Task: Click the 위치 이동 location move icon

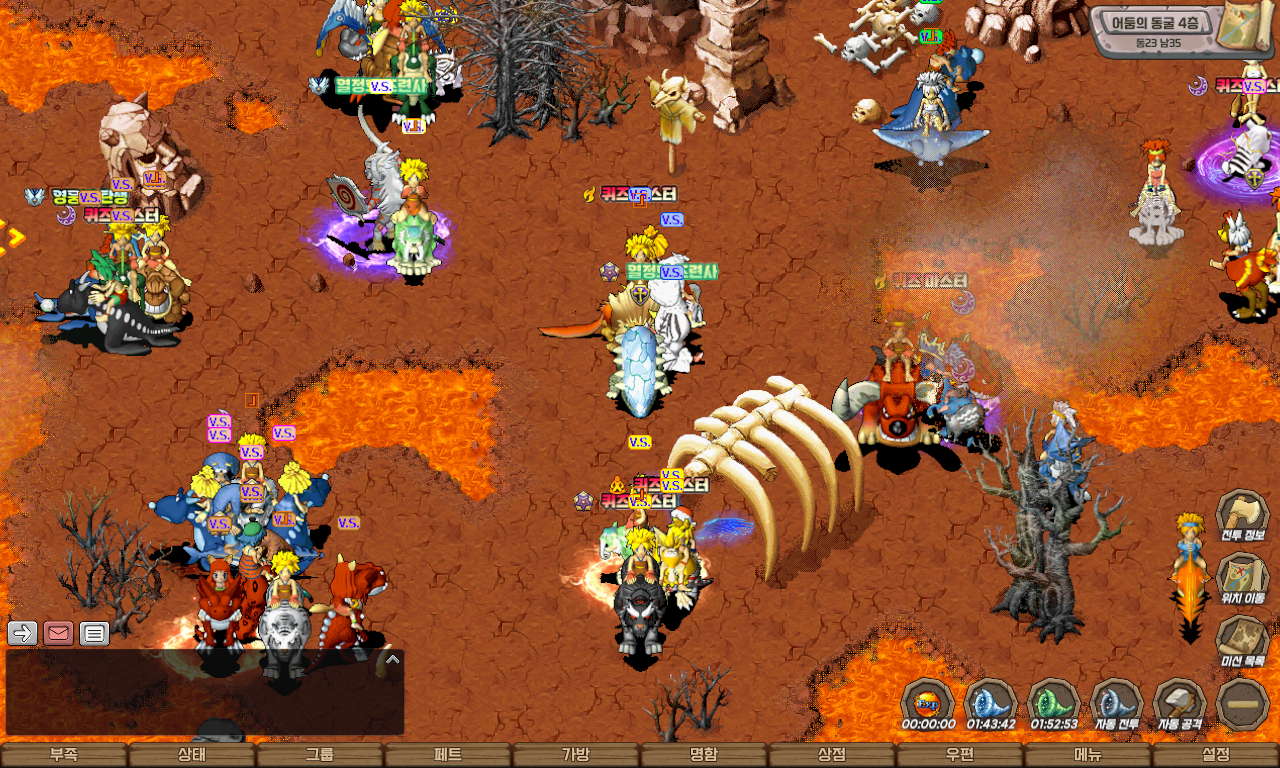Action: click(1242, 578)
